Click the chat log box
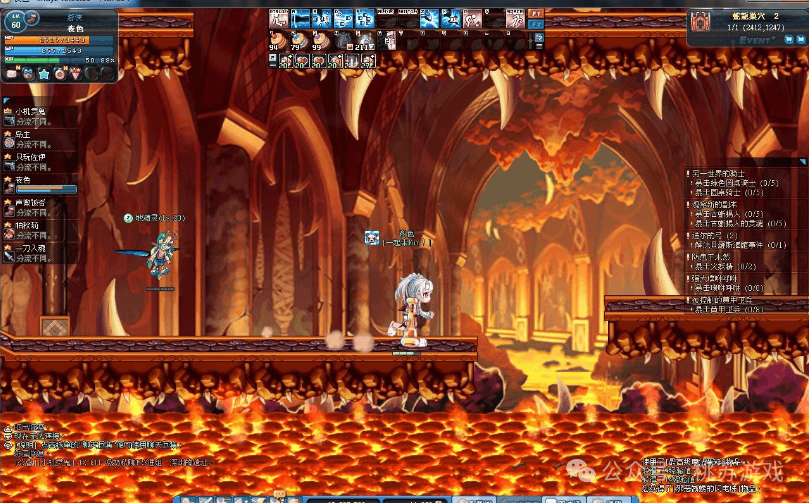Viewport: 809px width, 503px height. point(100,445)
